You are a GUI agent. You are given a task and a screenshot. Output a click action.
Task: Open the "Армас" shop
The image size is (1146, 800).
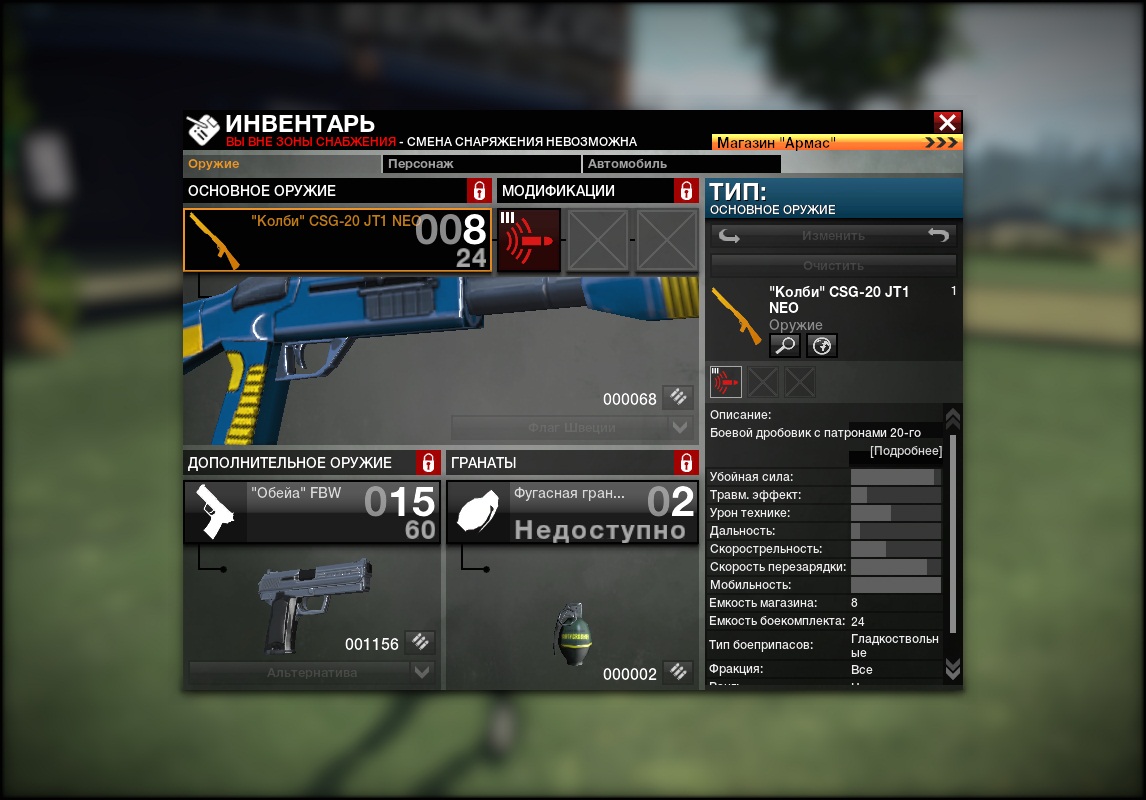tap(836, 143)
